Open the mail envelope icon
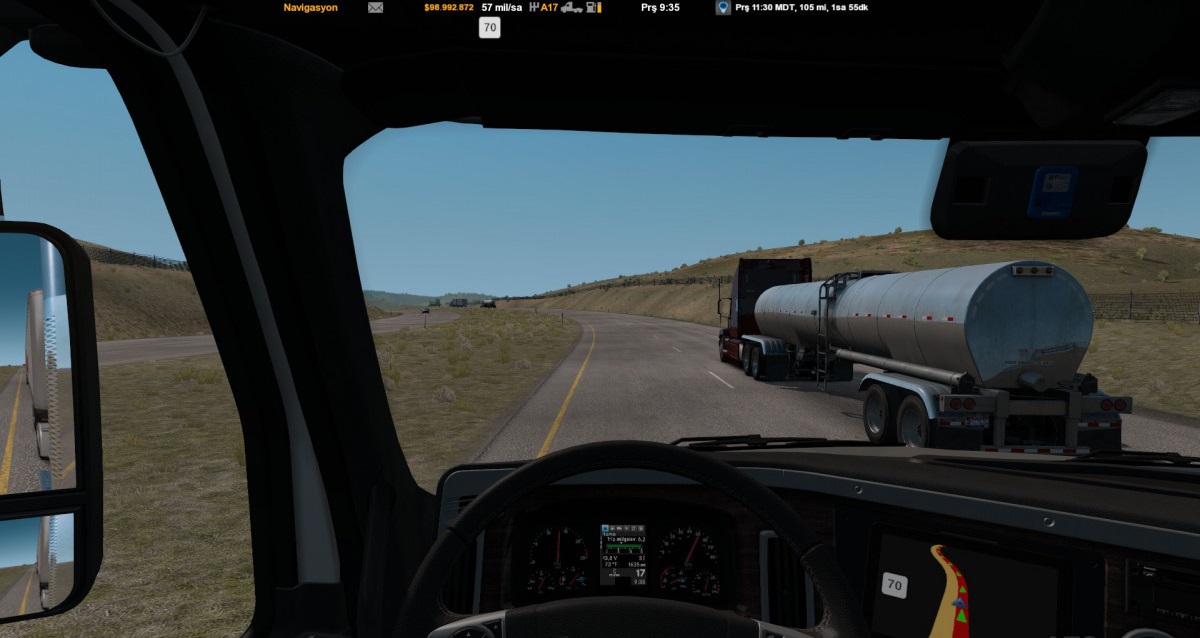1200x638 pixels. pyautogui.click(x=375, y=7)
